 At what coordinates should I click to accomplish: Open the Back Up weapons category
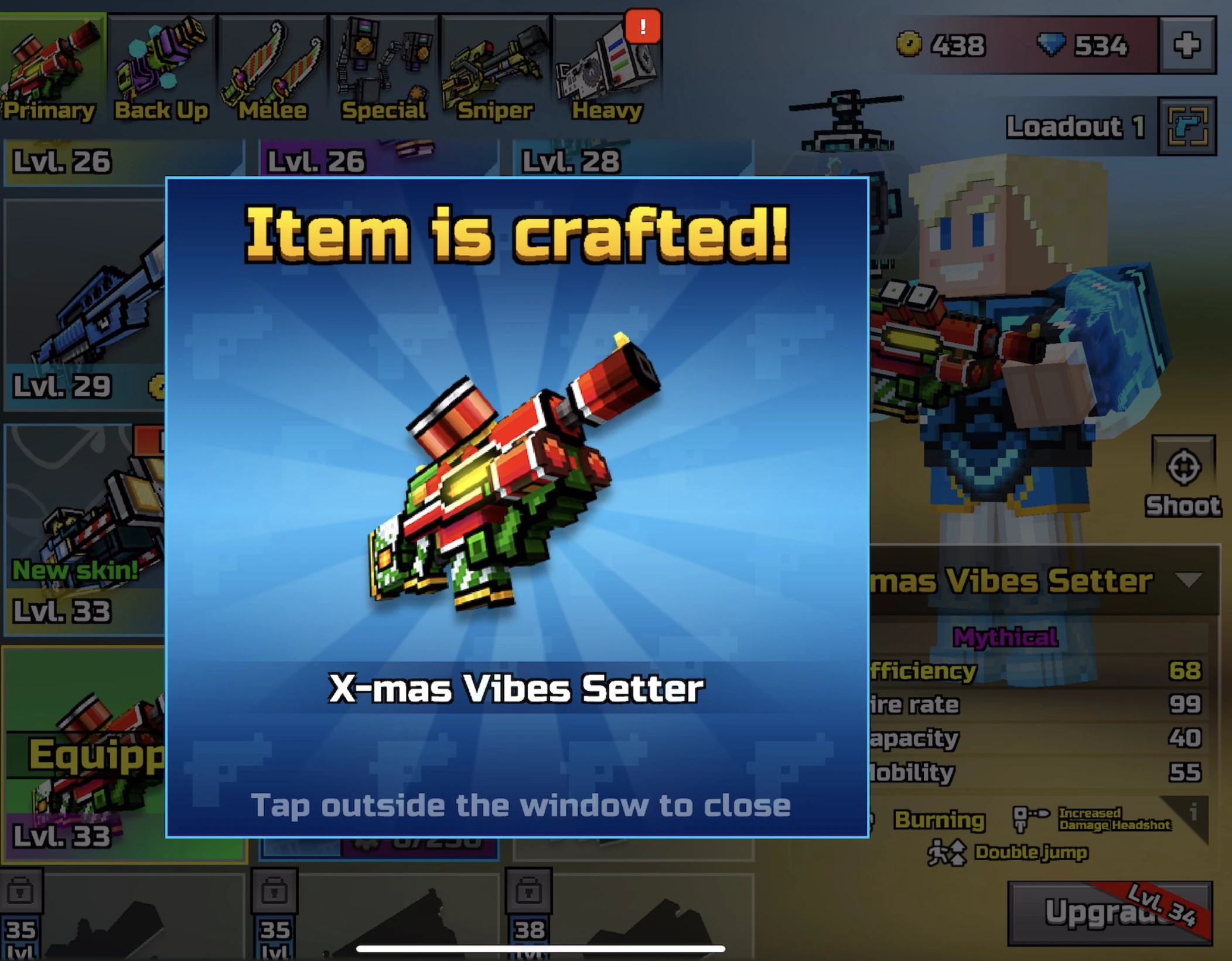point(161,64)
